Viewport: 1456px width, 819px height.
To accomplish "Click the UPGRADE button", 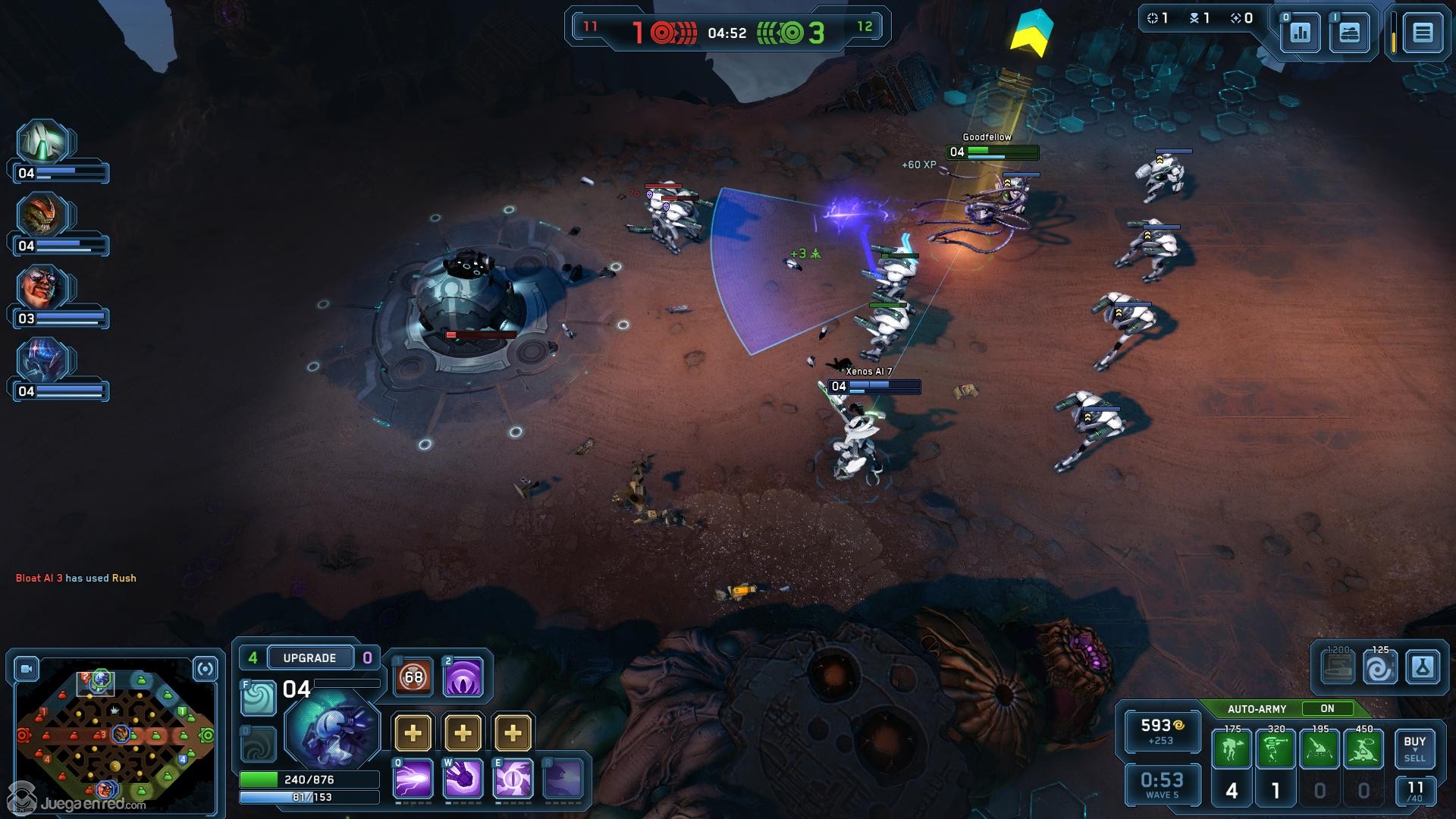I will 309,657.
